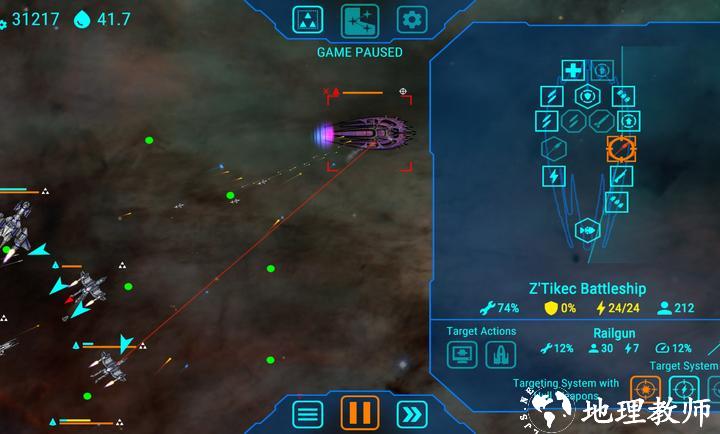720x434 pixels.
Task: Select the fleet formation triangles button
Action: tap(308, 19)
